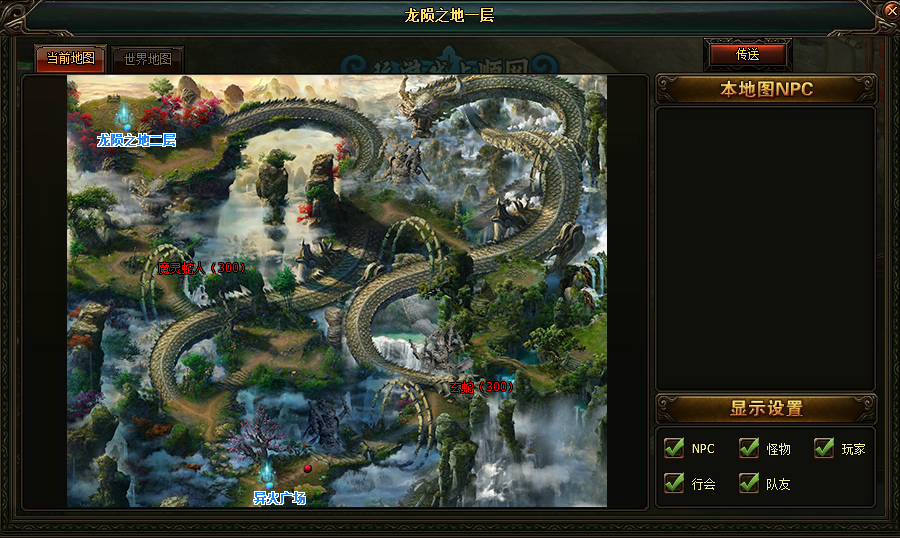This screenshot has height=538, width=900.
Task: Toggle the NPC display checkbox
Action: (x=674, y=448)
